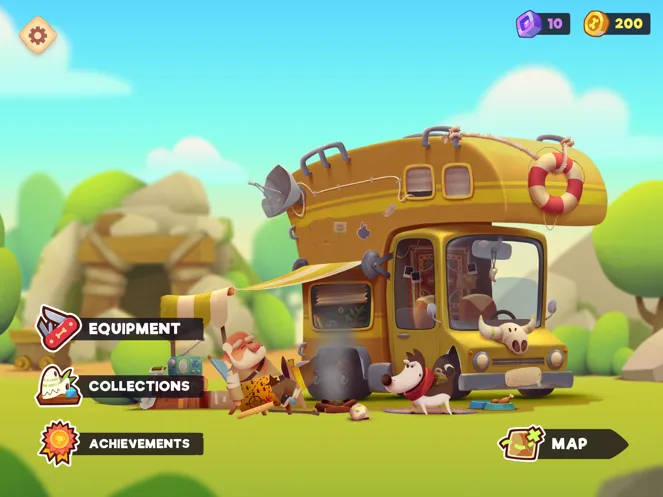Open the gear settings button
Image resolution: width=663 pixels, height=497 pixels.
click(x=38, y=36)
